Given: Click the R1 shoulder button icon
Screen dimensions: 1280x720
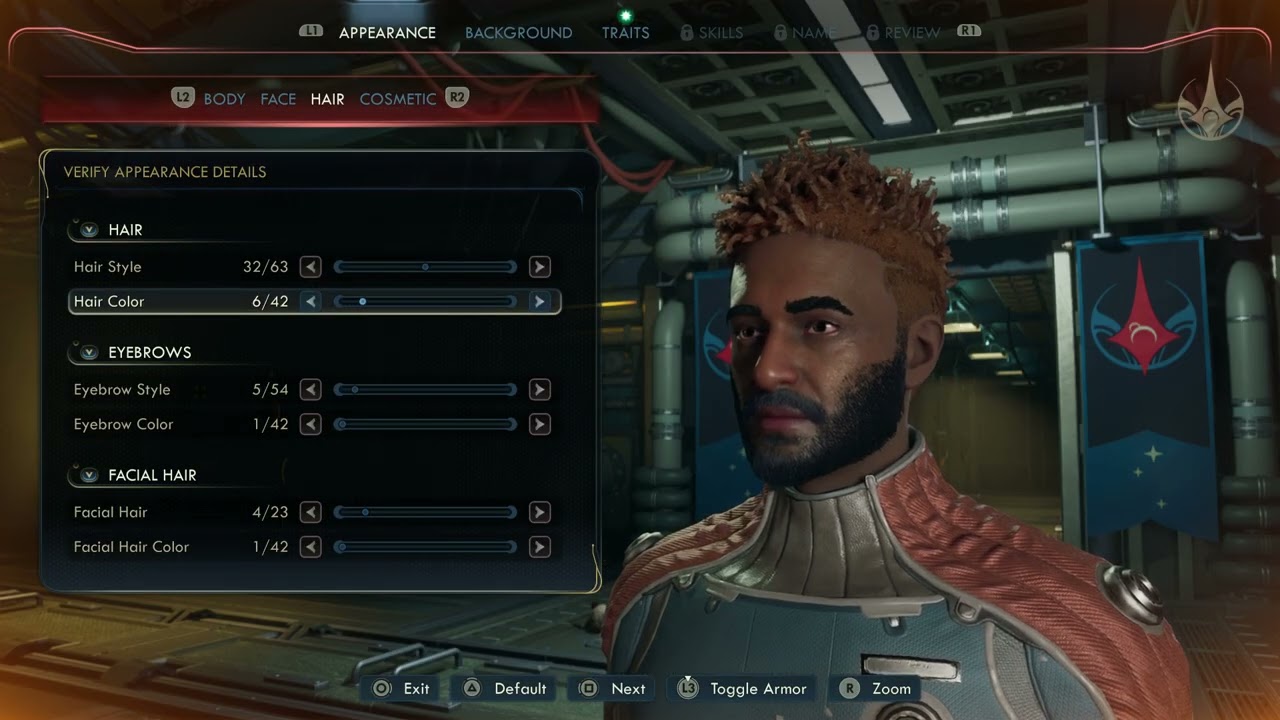Looking at the screenshot, I should pyautogui.click(x=966, y=31).
